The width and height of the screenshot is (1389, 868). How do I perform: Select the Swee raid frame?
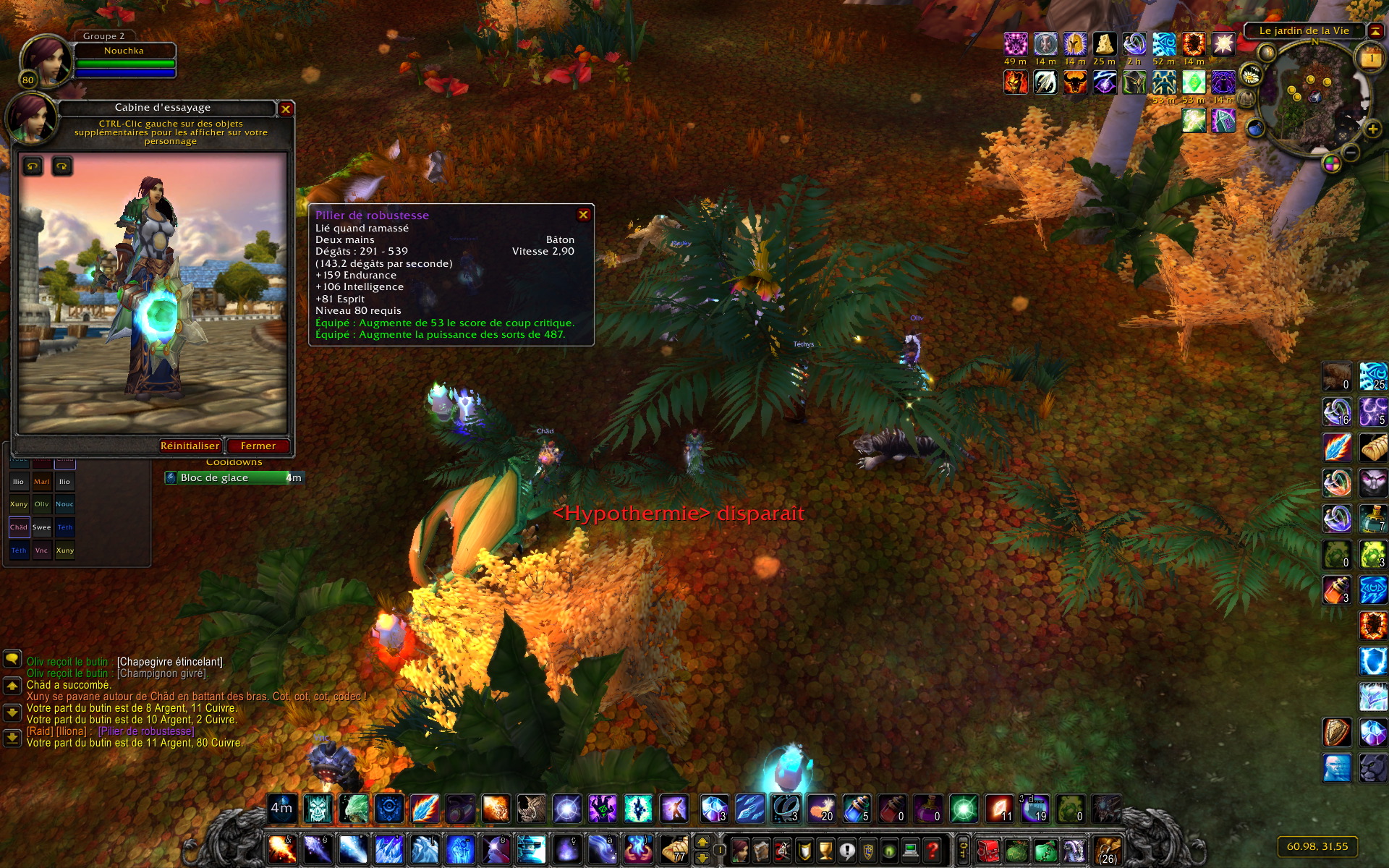(x=42, y=527)
